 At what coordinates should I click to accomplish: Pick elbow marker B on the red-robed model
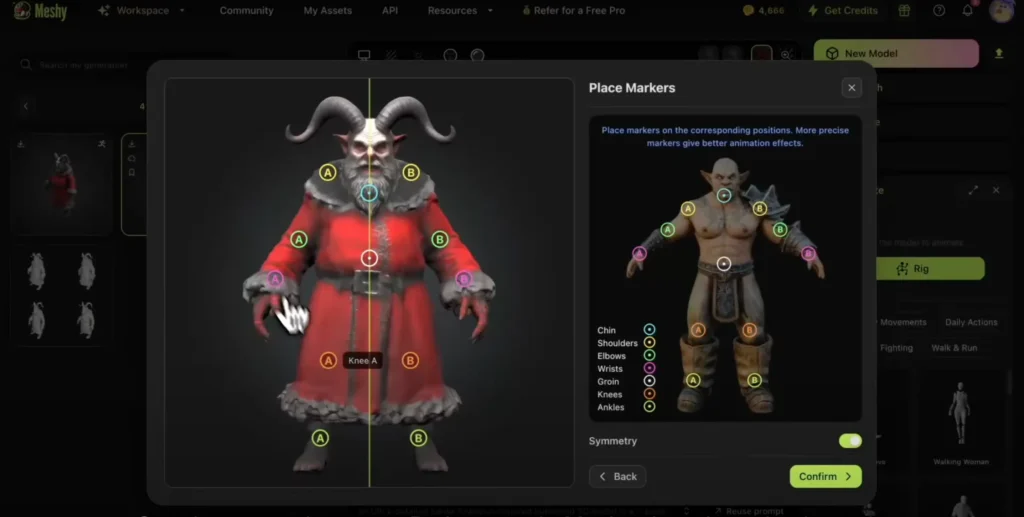(439, 239)
